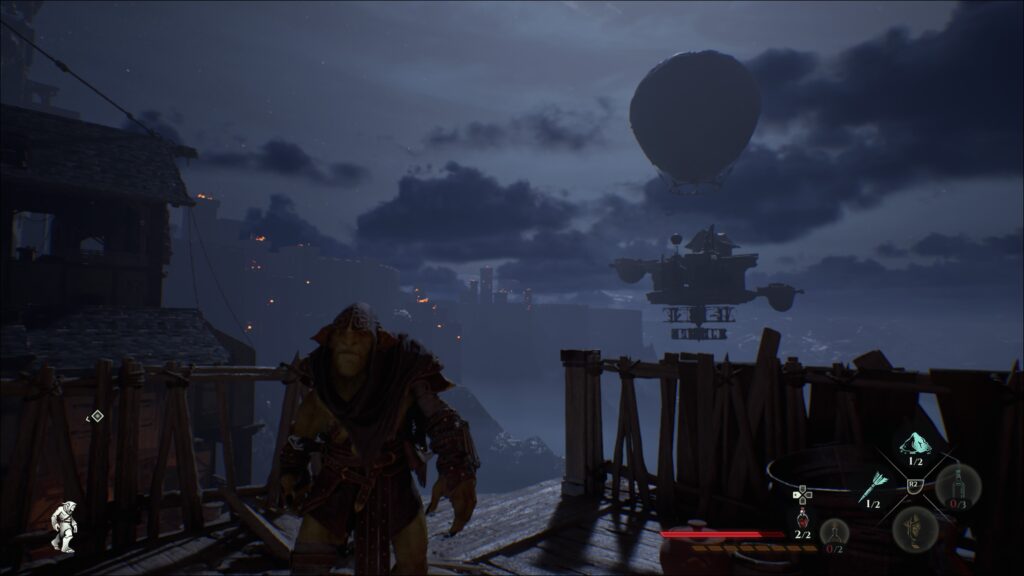Select the sand pile item slot

[x=915, y=444]
